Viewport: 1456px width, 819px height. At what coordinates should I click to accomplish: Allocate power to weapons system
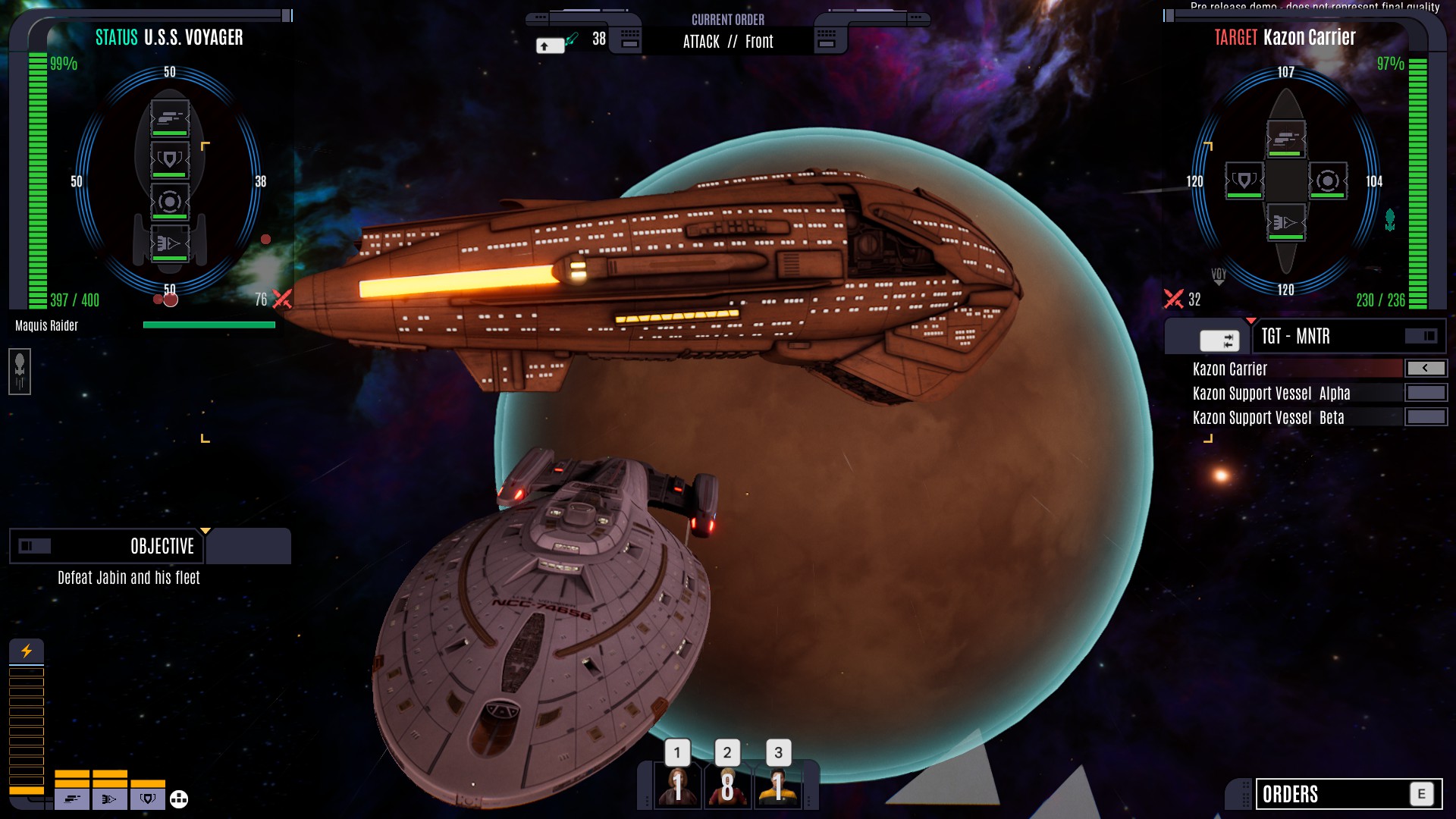tap(72, 799)
